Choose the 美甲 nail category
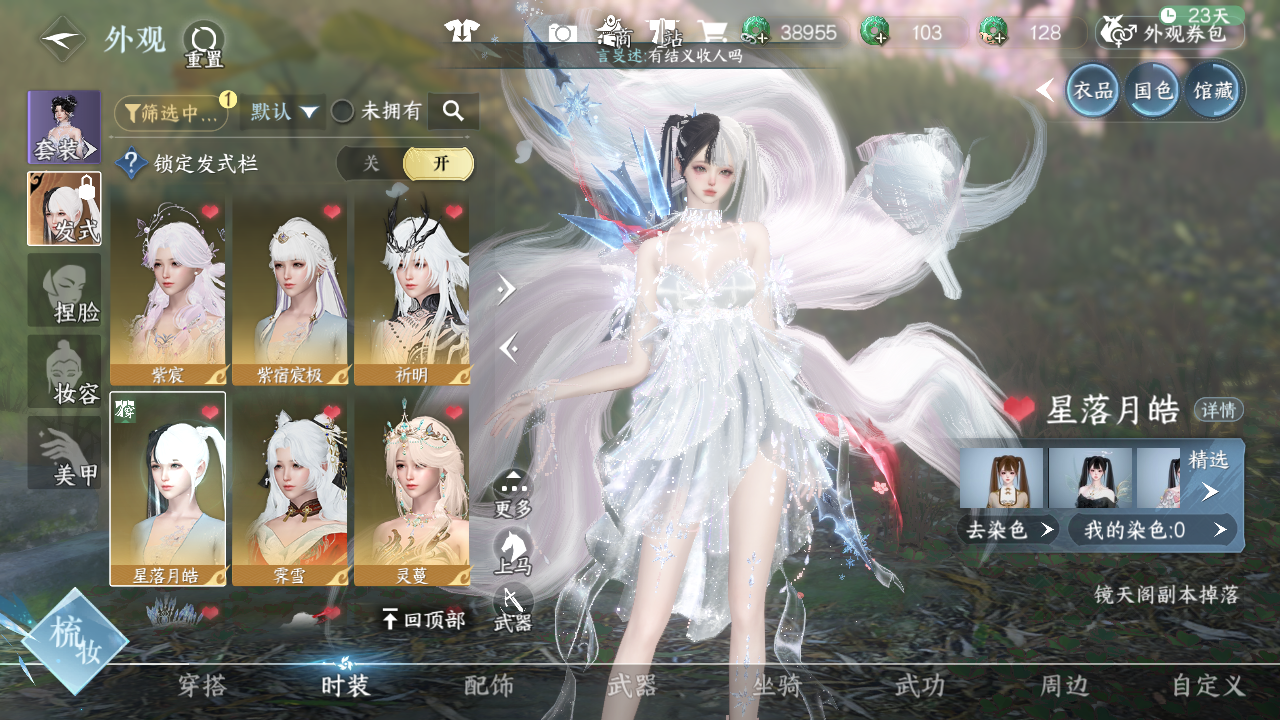 (64, 453)
